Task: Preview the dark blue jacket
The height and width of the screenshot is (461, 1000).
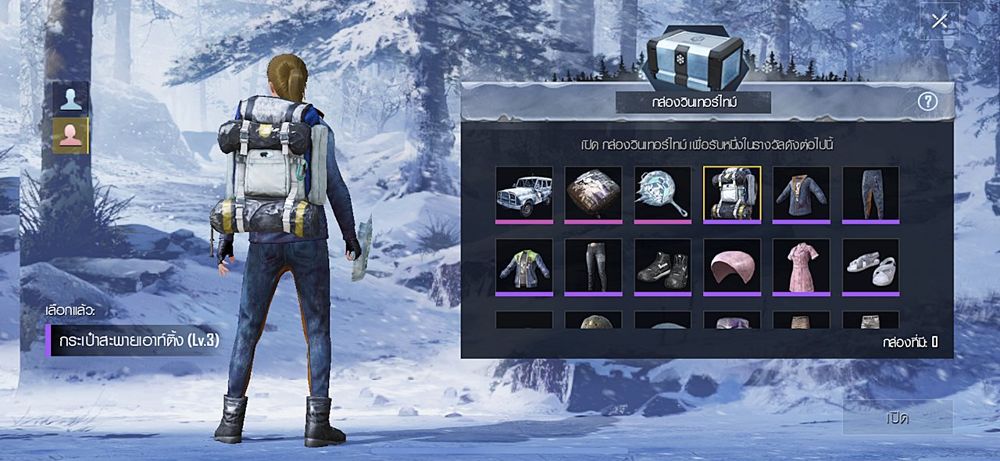Action: [801, 193]
